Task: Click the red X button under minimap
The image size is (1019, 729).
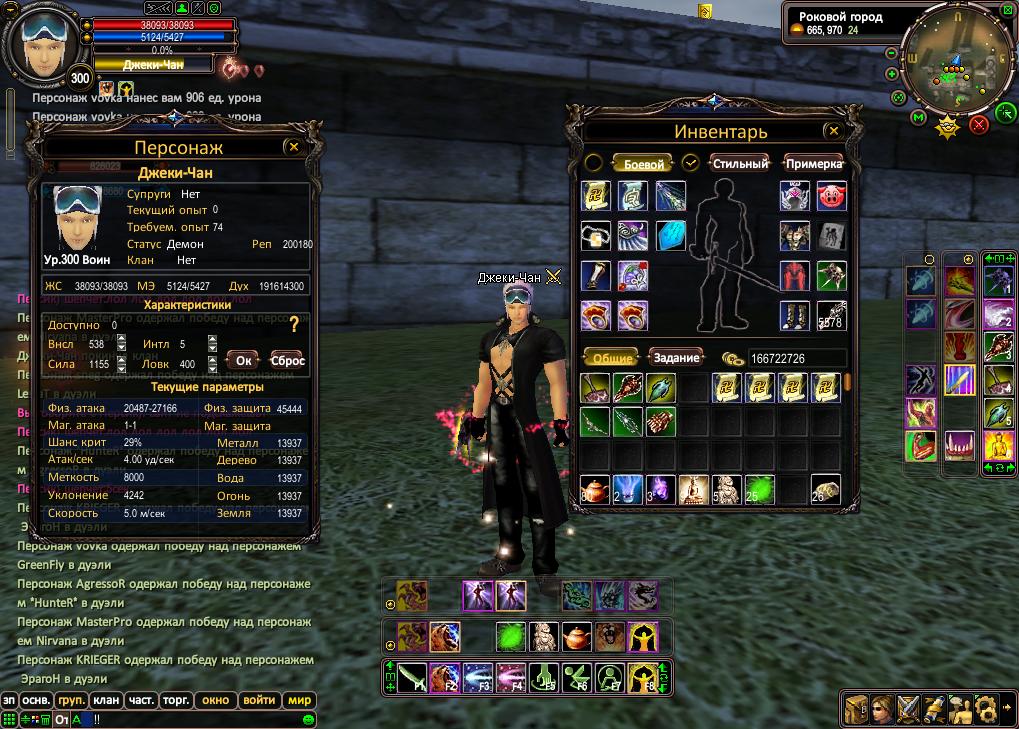Action: [979, 124]
